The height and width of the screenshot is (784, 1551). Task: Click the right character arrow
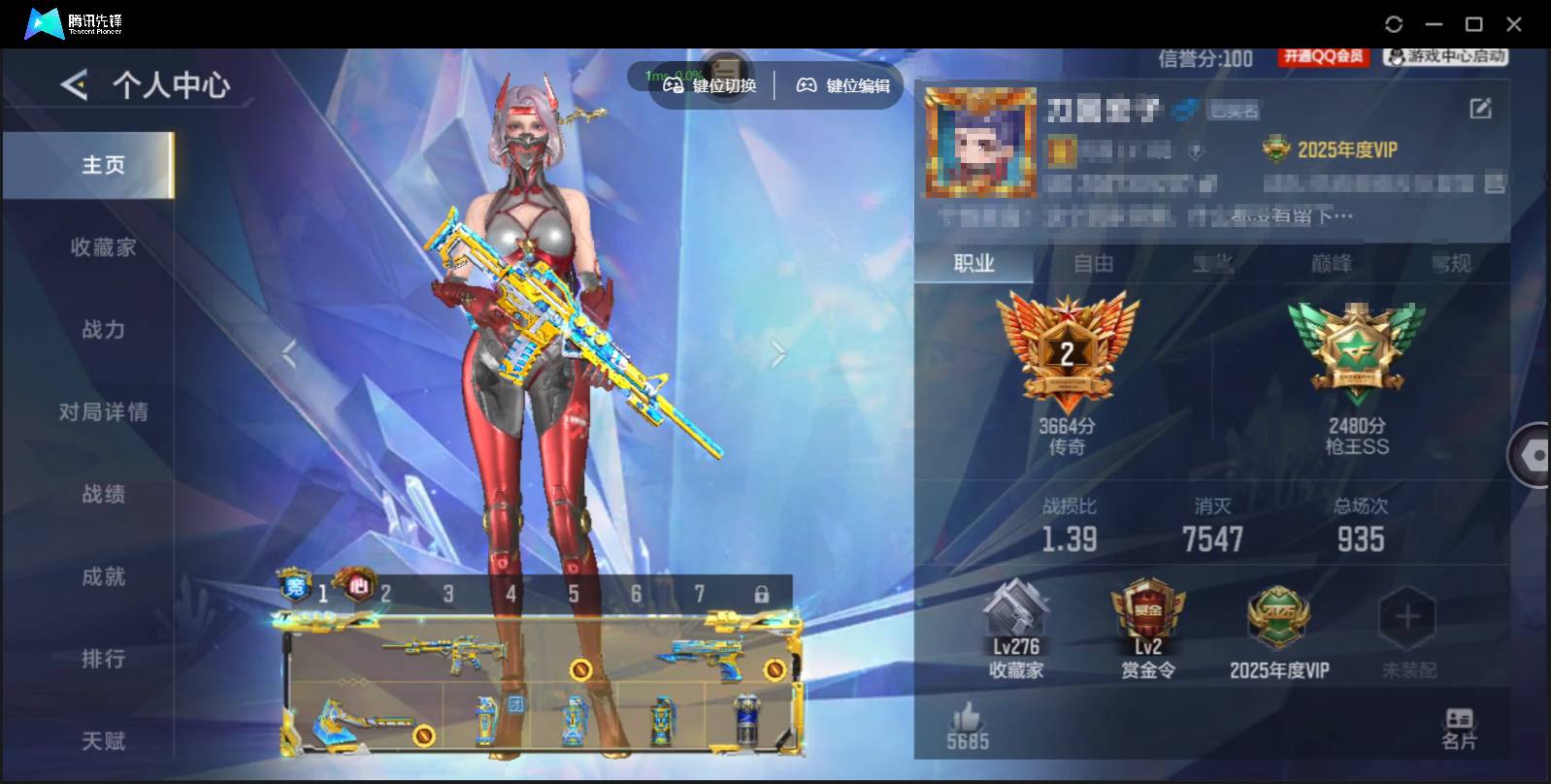click(x=776, y=354)
